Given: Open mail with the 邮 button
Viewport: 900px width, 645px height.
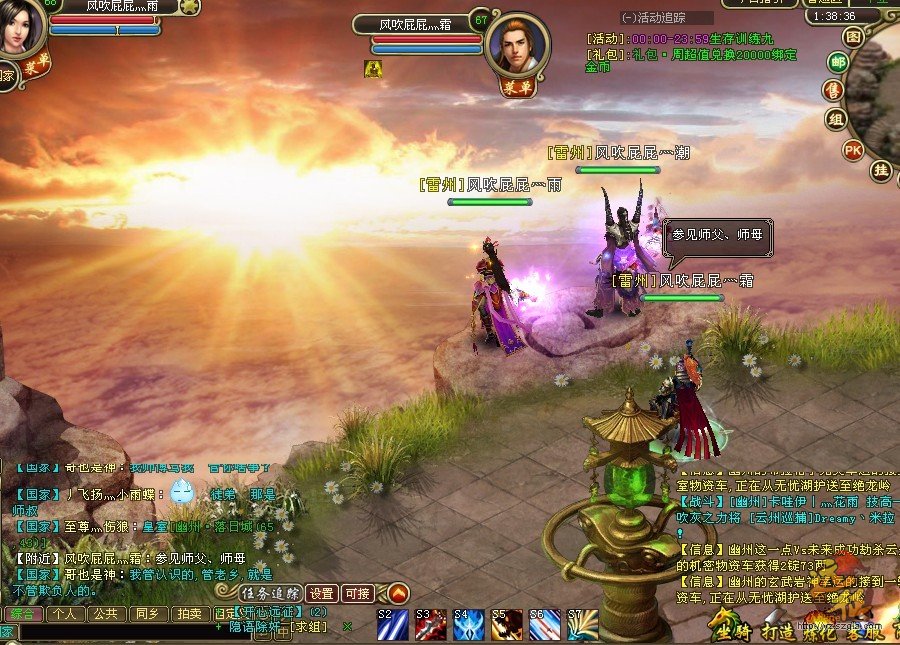Looking at the screenshot, I should pos(838,63).
